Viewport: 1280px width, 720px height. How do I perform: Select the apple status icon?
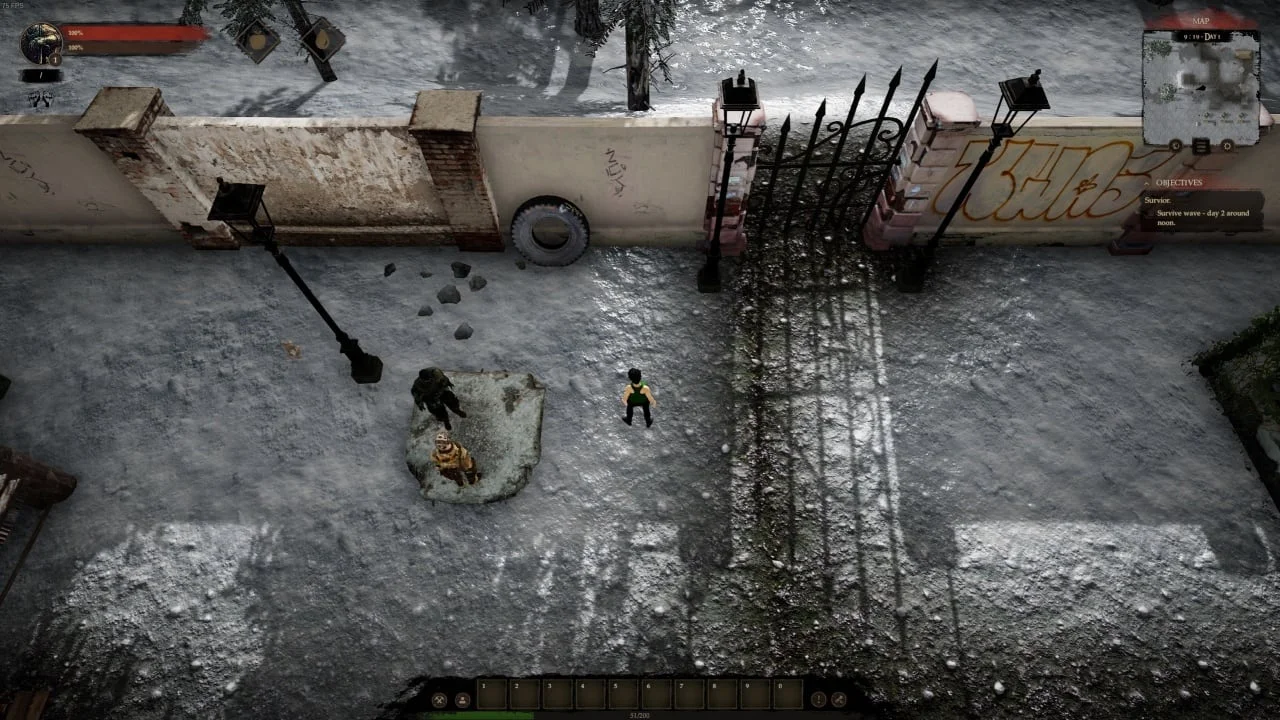pos(258,41)
